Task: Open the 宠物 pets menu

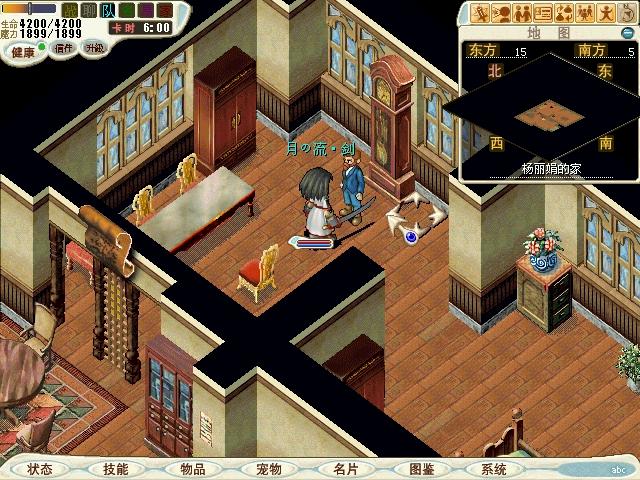Action: pos(268,468)
